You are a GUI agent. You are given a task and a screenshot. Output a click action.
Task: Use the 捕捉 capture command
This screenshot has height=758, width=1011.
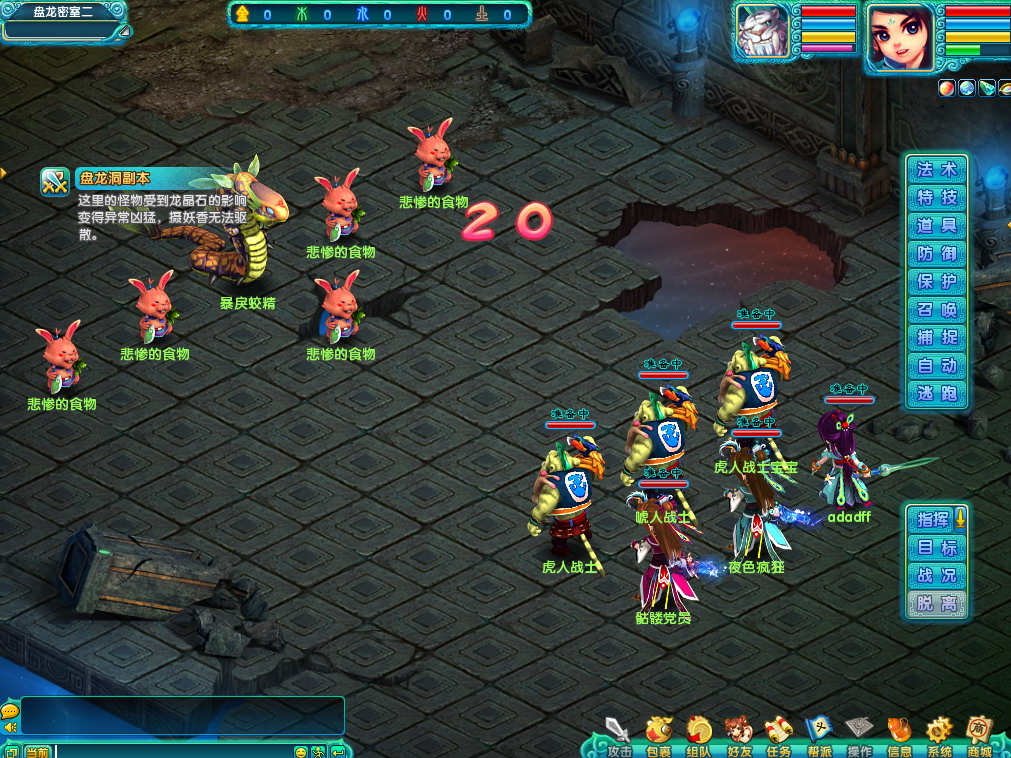point(937,338)
